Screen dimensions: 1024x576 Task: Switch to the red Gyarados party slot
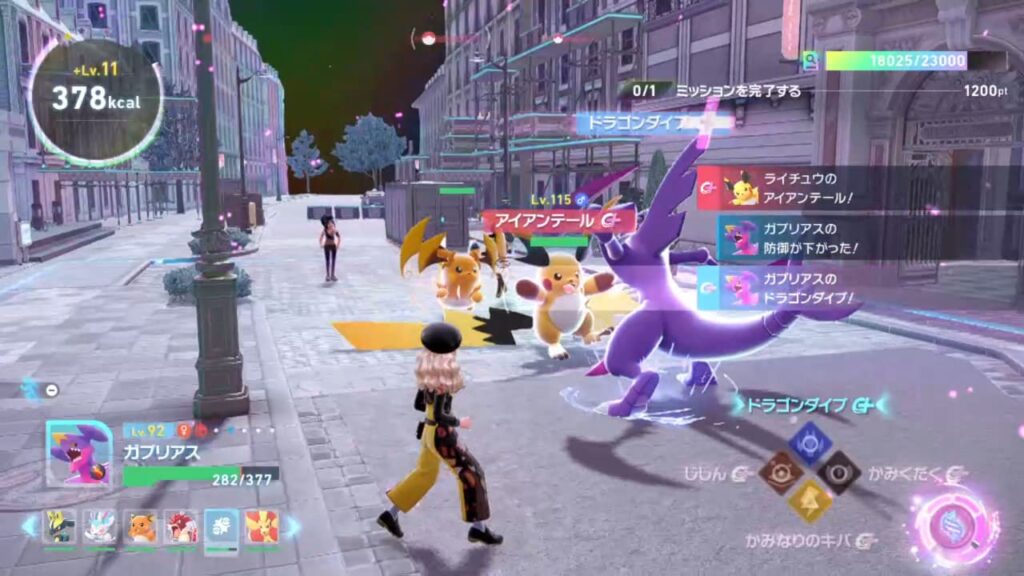pyautogui.click(x=181, y=526)
